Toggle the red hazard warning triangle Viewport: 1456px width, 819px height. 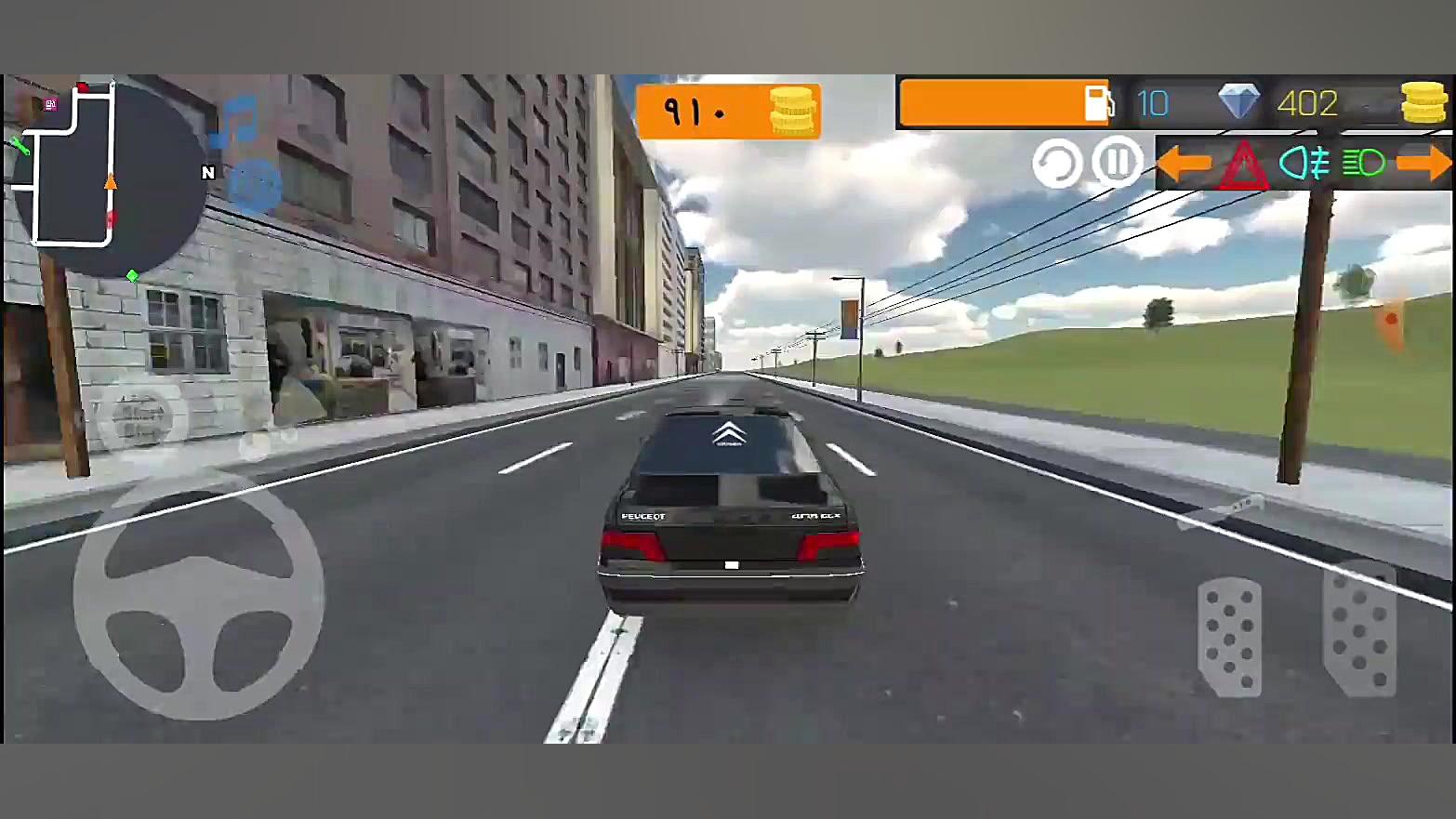pyautogui.click(x=1244, y=165)
